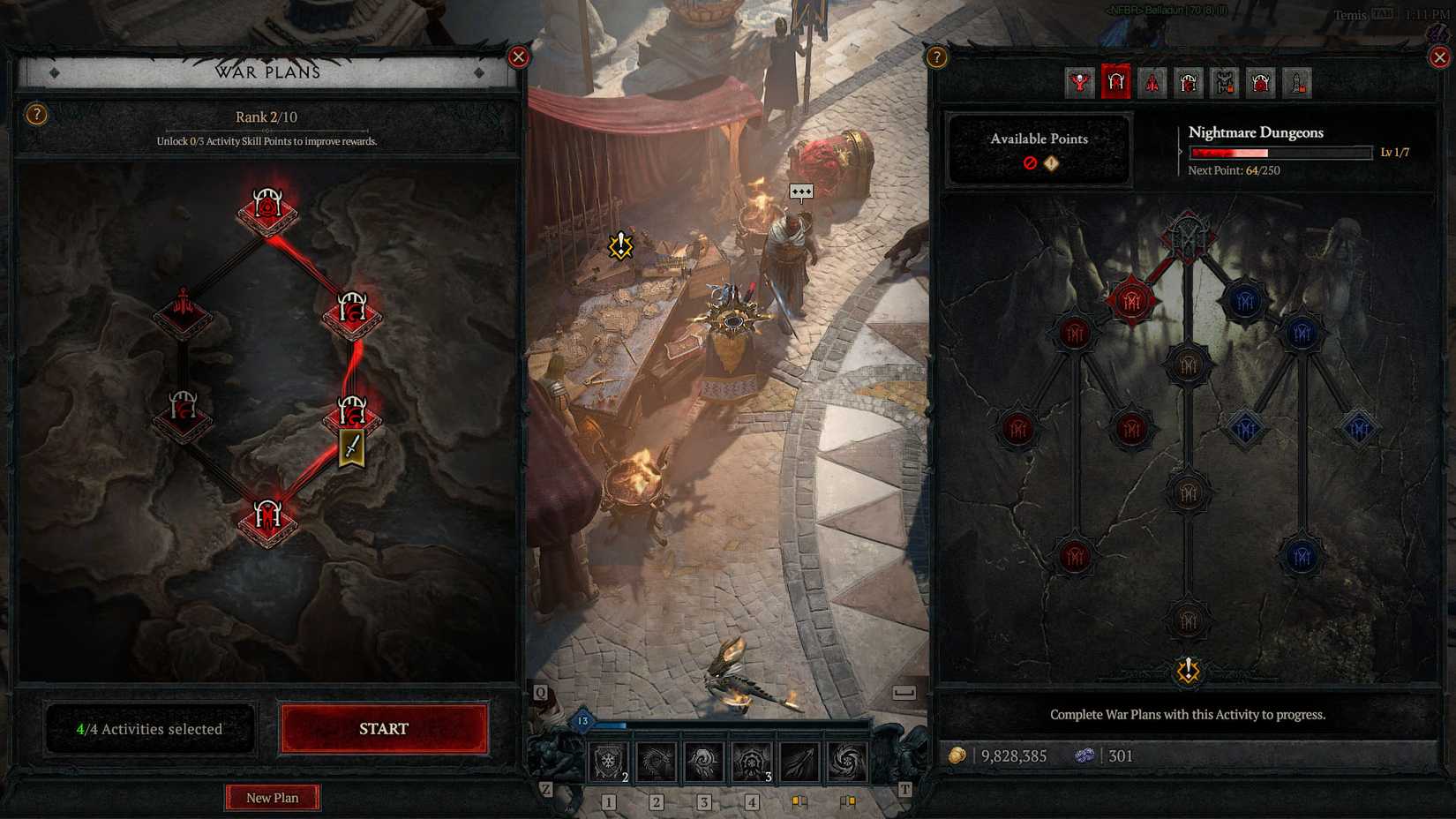Click the help question mark on the activities panel

pos(935,56)
